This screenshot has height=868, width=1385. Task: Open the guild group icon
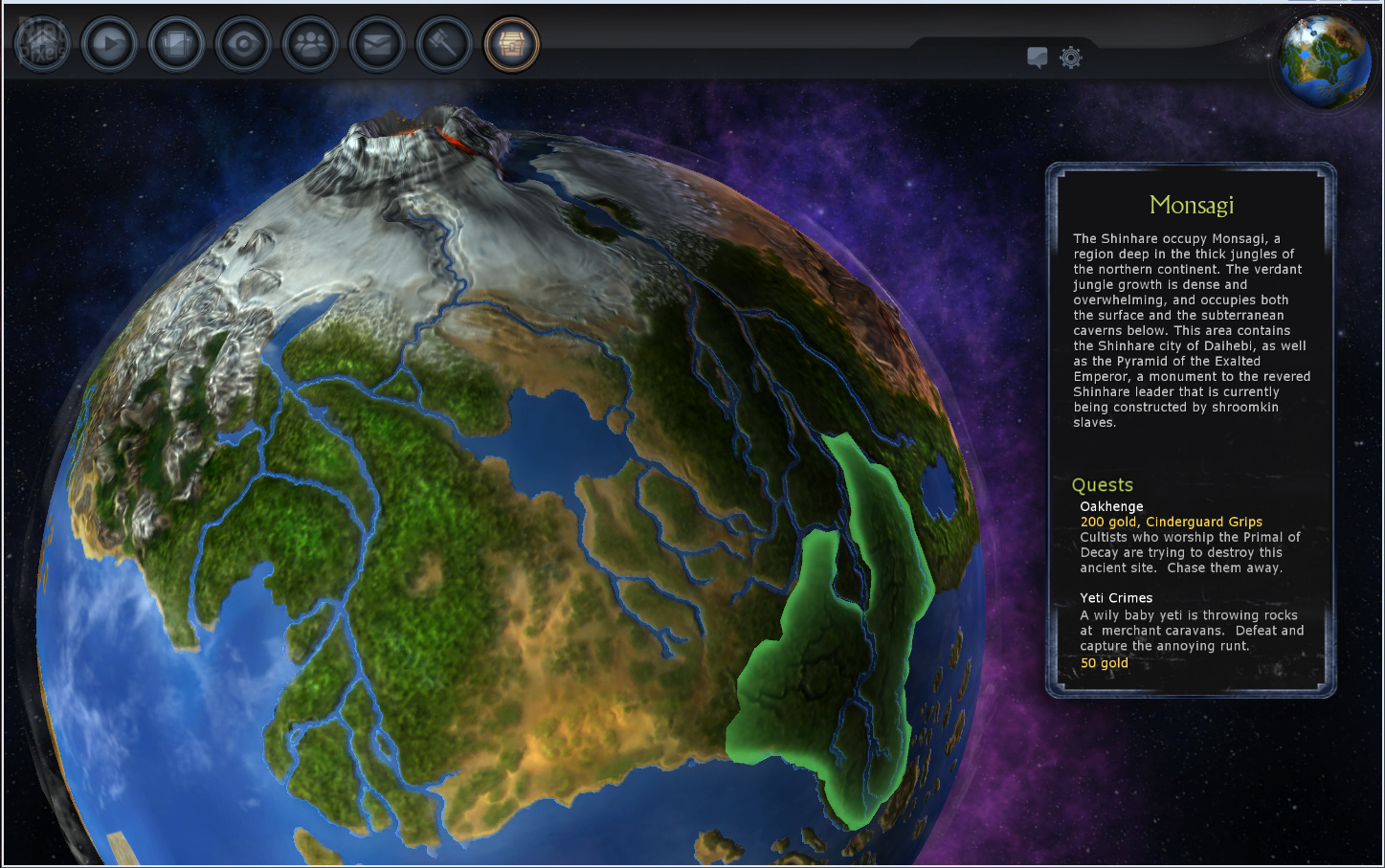(x=310, y=44)
